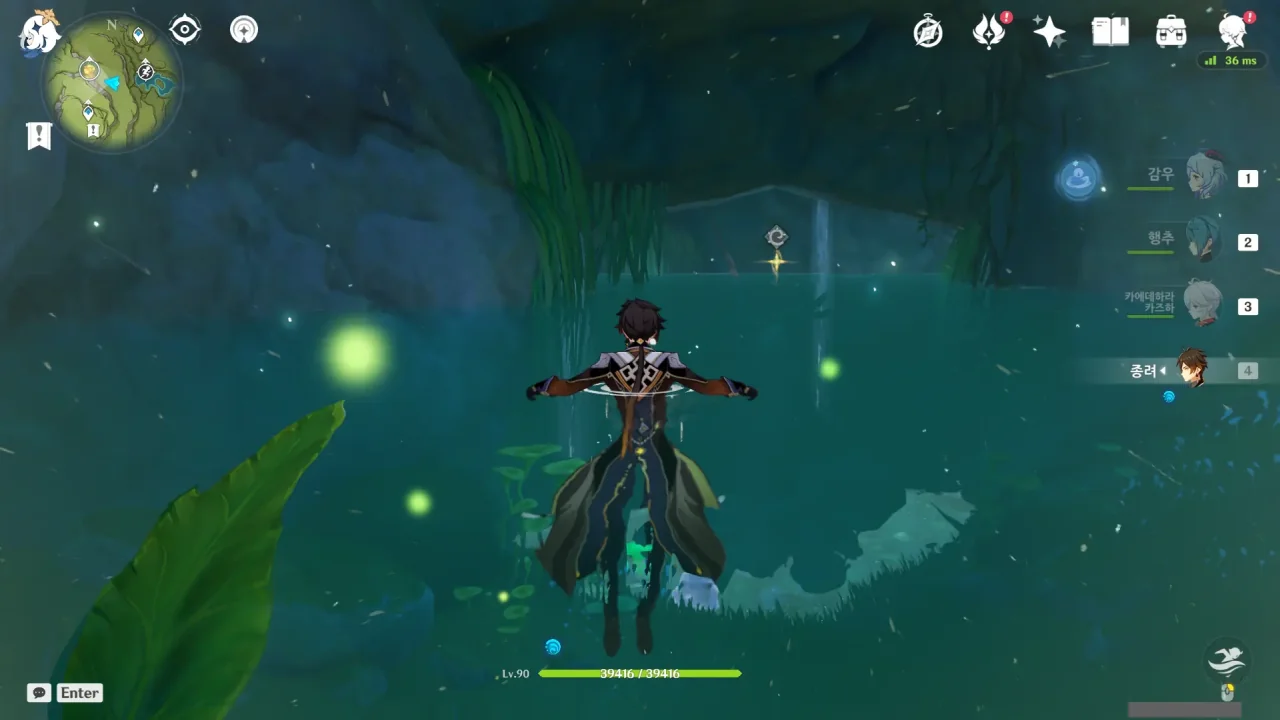This screenshot has height=720, width=1280.
Task: Open the compass icon in the top bar
Action: click(928, 32)
